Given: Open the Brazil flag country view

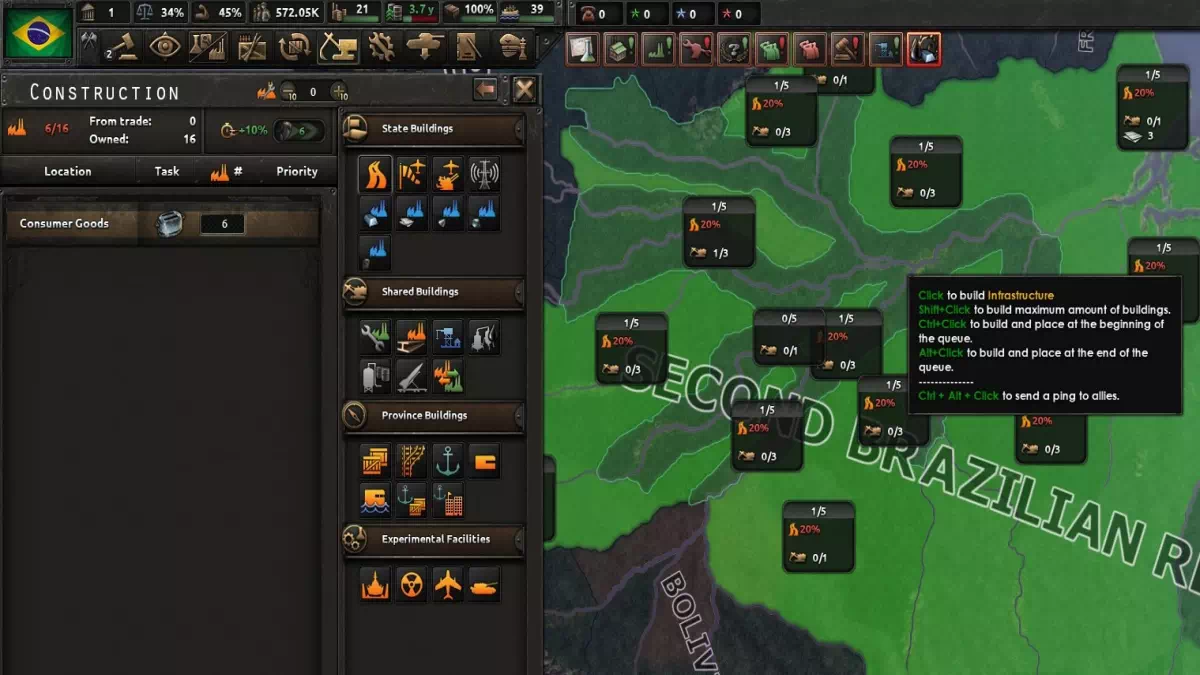Looking at the screenshot, I should pos(37,34).
